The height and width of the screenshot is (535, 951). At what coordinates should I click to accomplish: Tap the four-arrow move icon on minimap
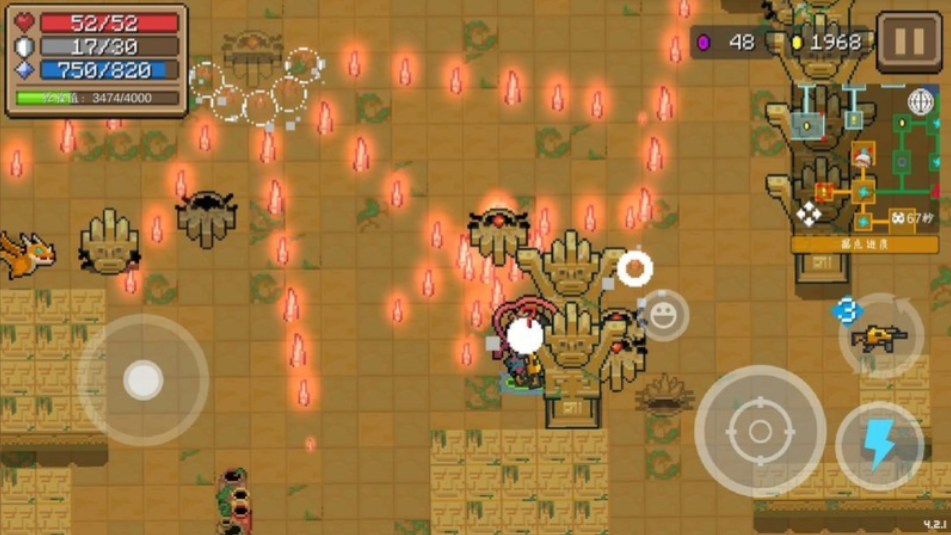point(808,213)
